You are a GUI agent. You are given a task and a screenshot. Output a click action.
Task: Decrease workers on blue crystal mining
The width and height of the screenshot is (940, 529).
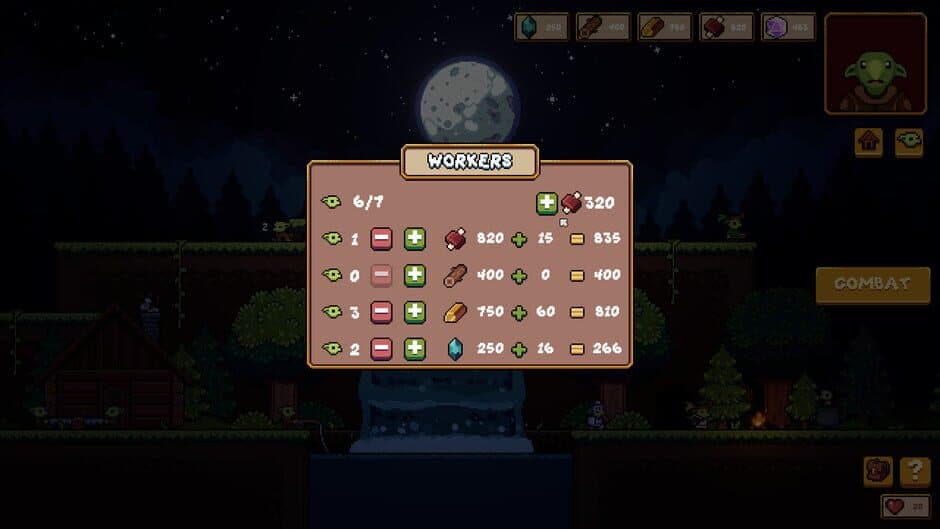(381, 349)
